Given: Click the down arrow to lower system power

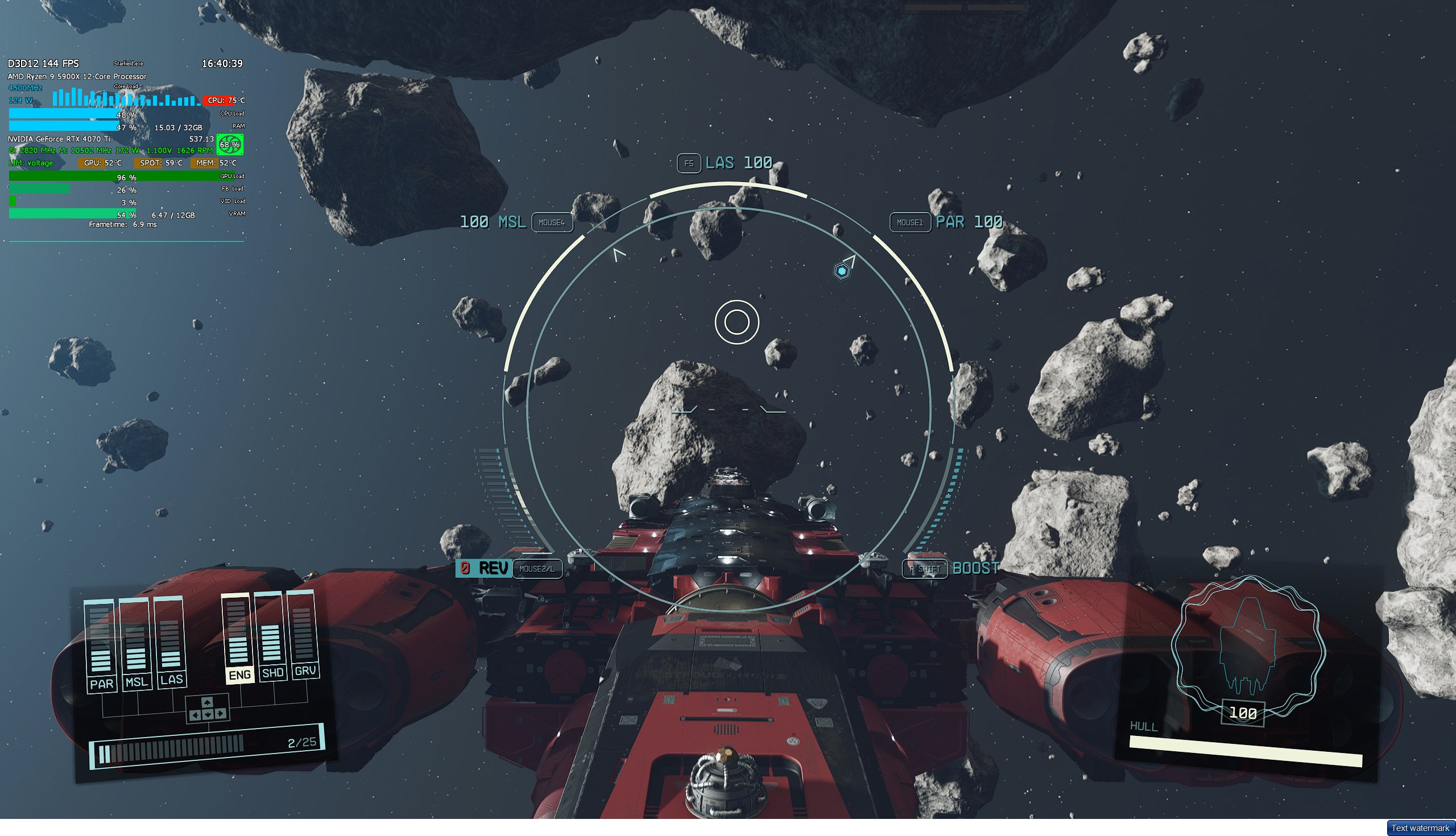Looking at the screenshot, I should click(x=208, y=715).
